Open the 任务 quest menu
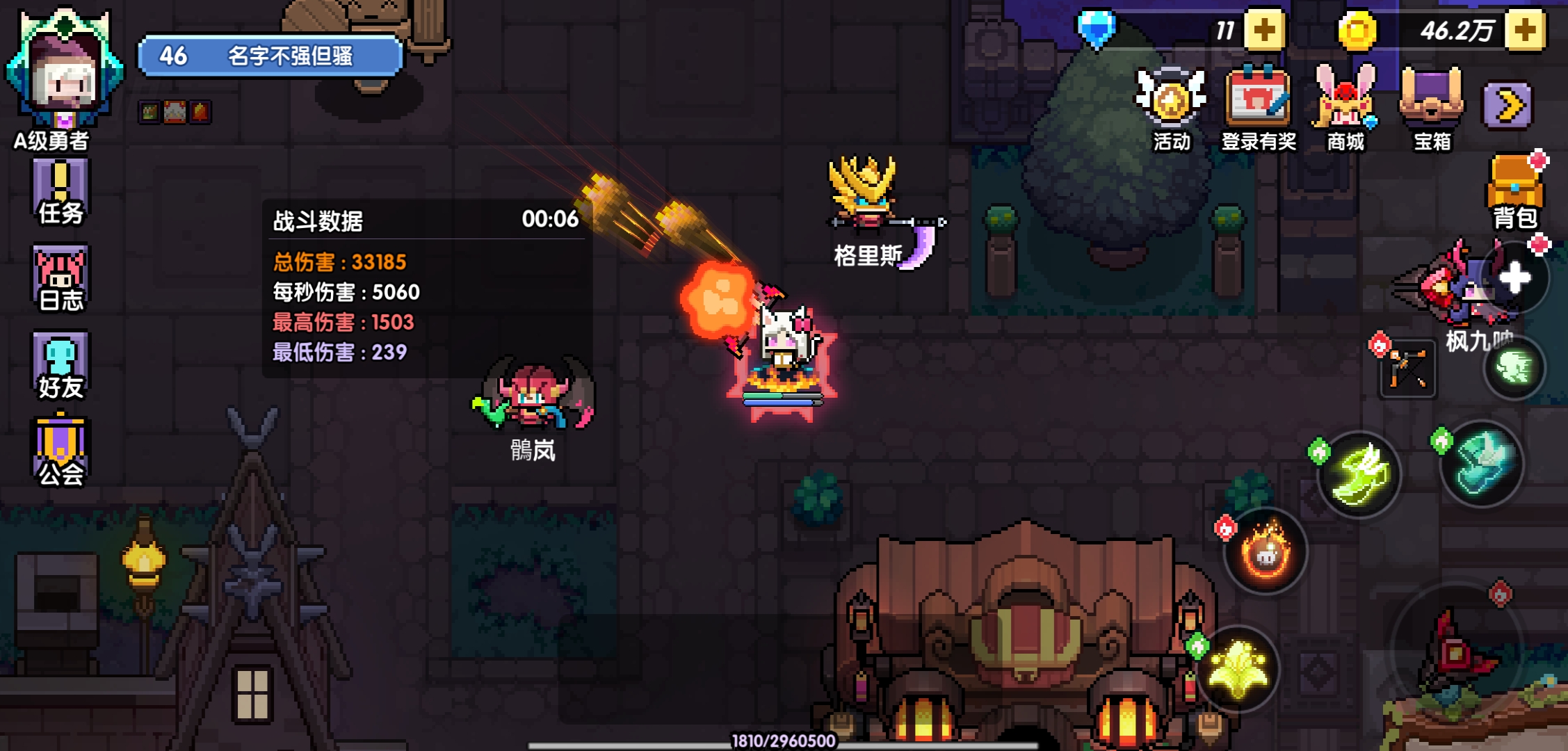Viewport: 1568px width, 751px height. (x=60, y=191)
